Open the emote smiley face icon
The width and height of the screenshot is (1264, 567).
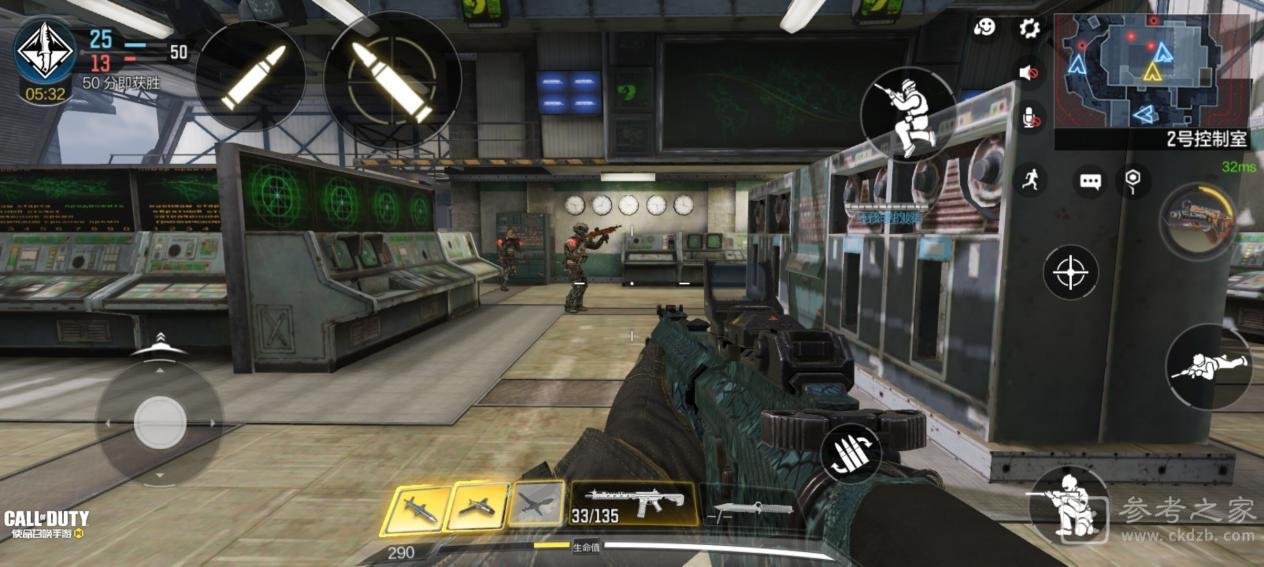pyautogui.click(x=986, y=28)
